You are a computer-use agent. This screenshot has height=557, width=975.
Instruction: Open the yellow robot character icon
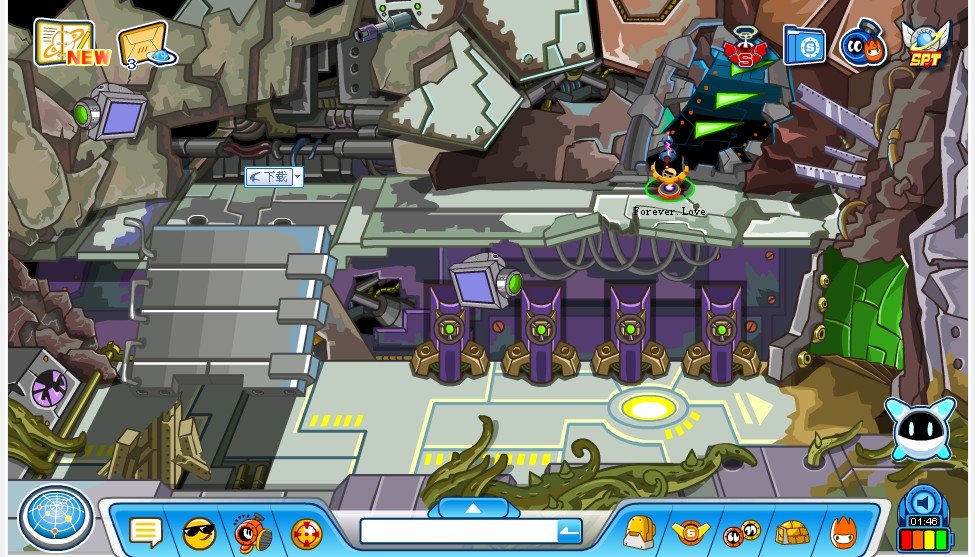639,532
